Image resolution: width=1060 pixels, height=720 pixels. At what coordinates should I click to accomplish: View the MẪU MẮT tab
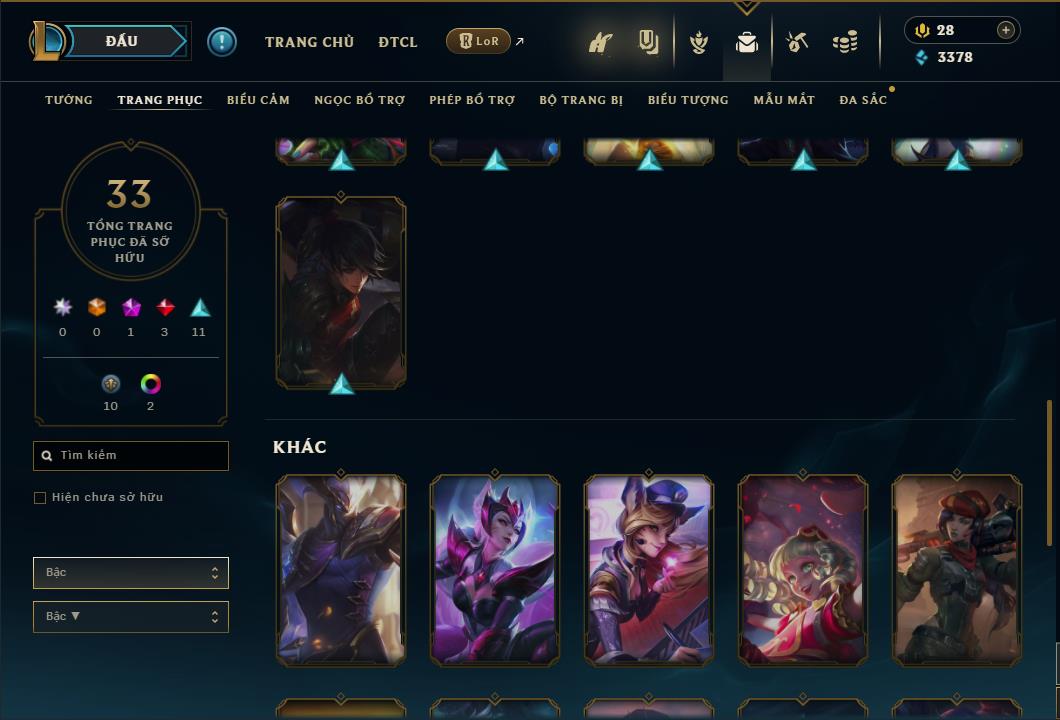[784, 100]
